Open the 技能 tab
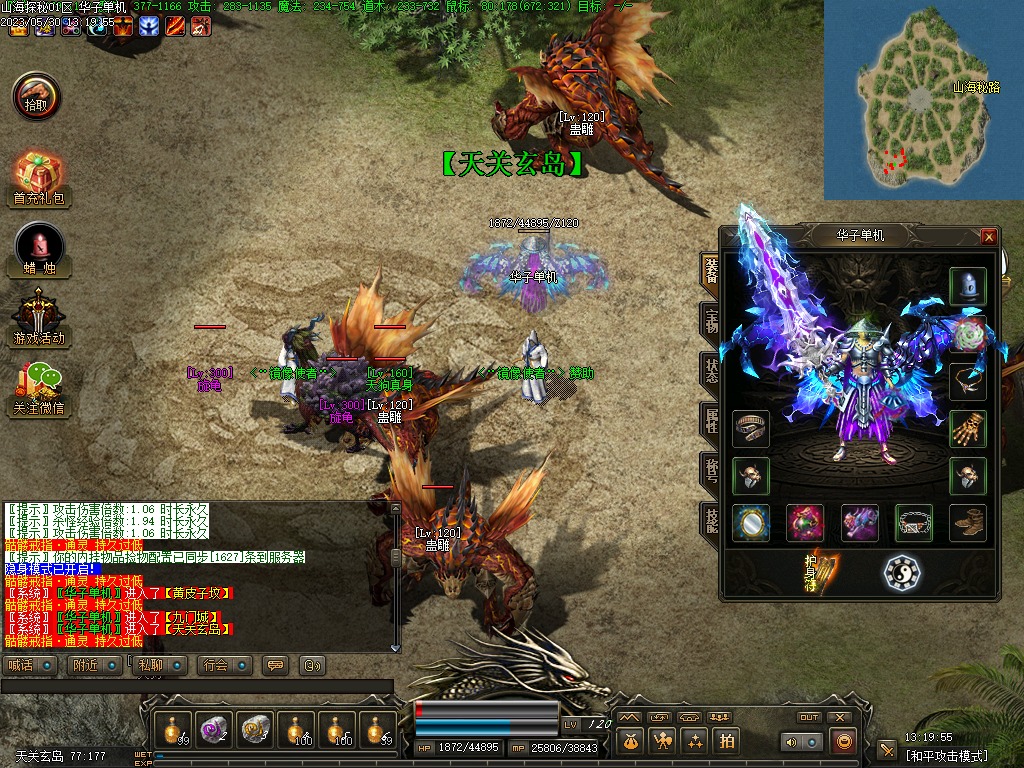This screenshot has height=768, width=1024. (x=710, y=519)
